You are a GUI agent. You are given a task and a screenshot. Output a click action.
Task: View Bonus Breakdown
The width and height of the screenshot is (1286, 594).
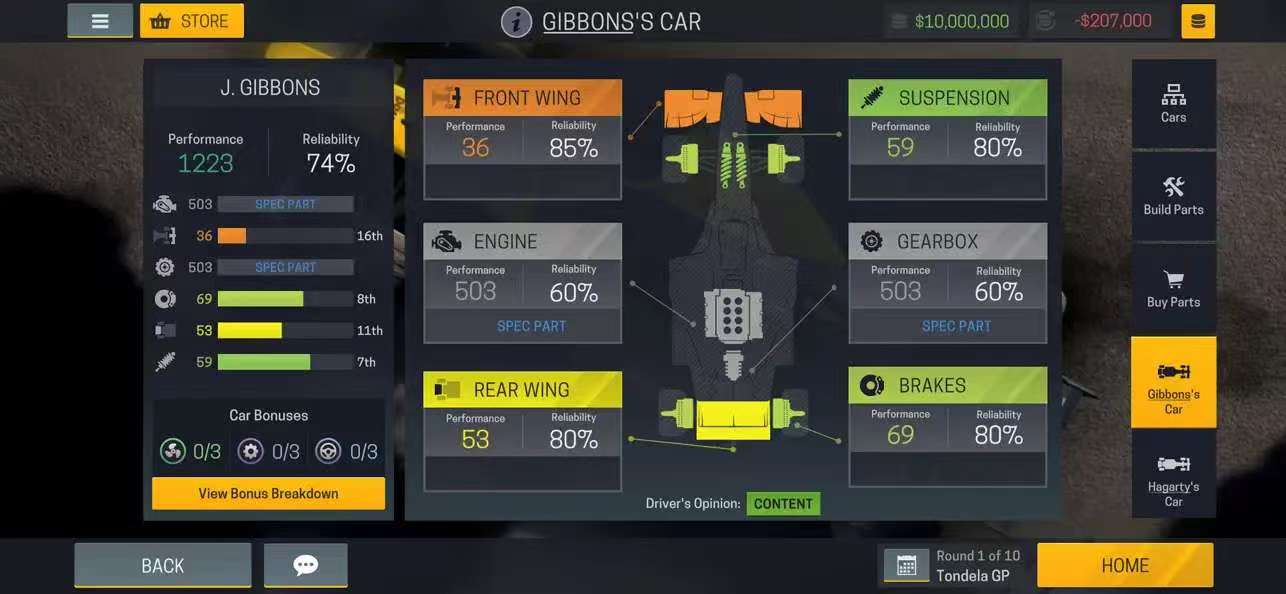[268, 493]
